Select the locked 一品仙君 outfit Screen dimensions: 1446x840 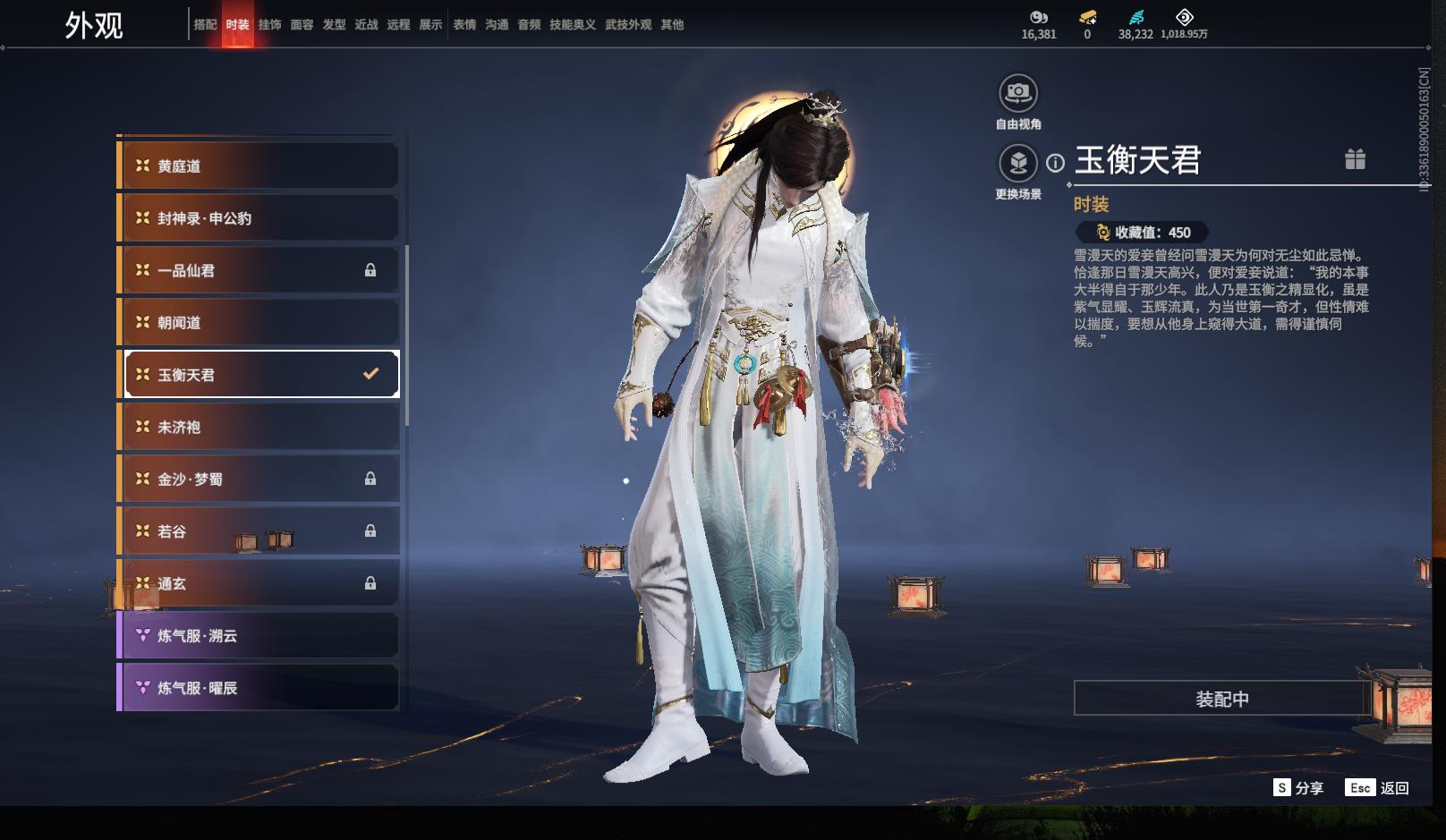(x=259, y=270)
